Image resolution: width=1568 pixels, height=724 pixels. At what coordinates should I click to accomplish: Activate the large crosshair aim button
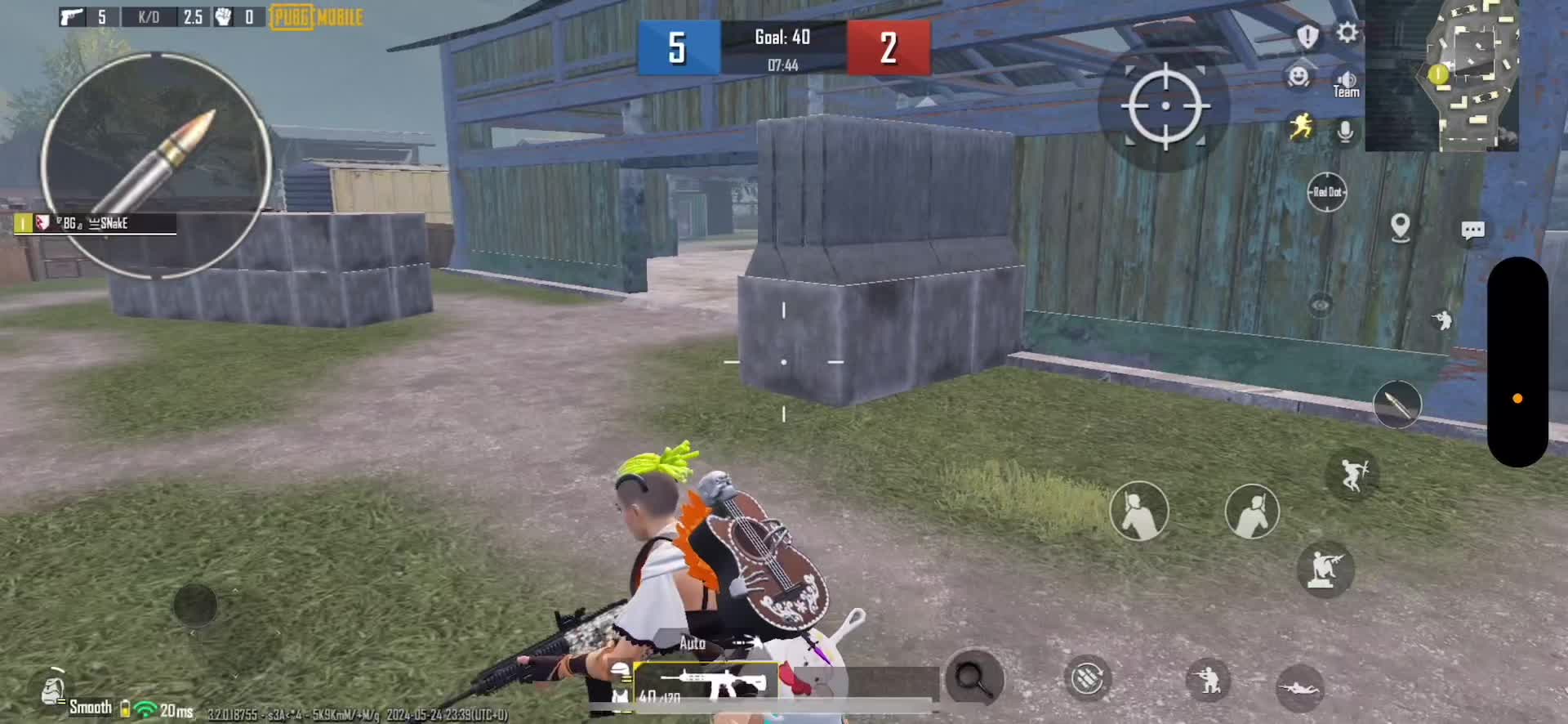coord(1165,106)
